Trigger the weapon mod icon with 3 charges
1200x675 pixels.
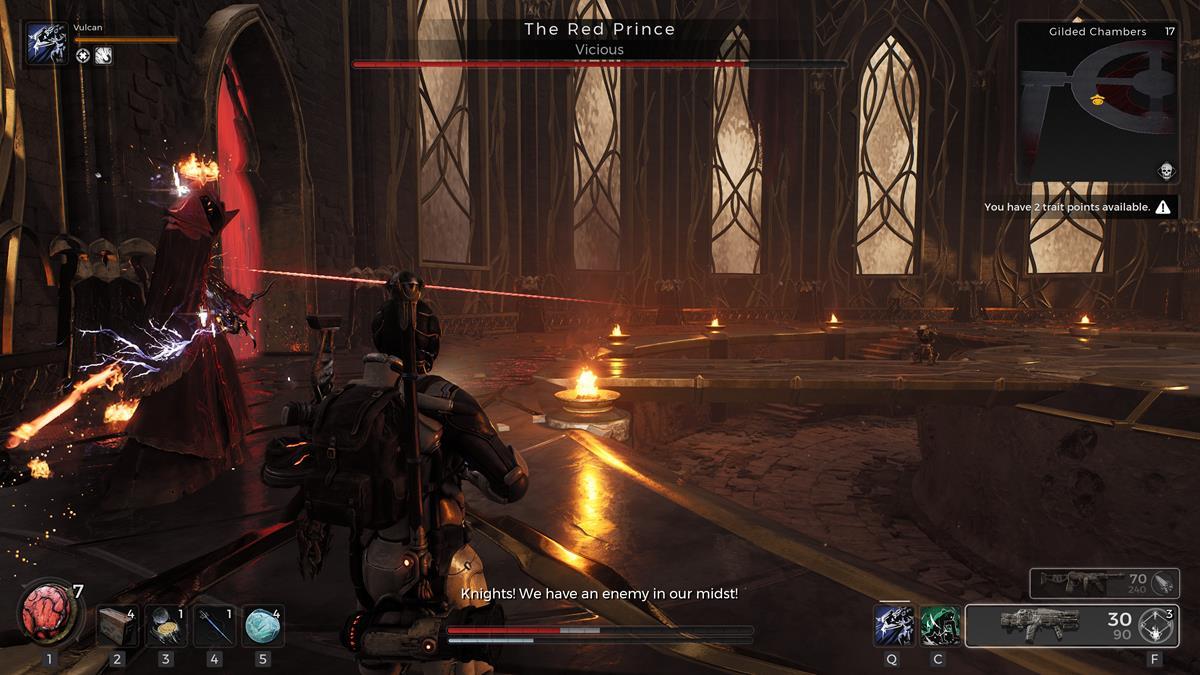tap(1157, 626)
